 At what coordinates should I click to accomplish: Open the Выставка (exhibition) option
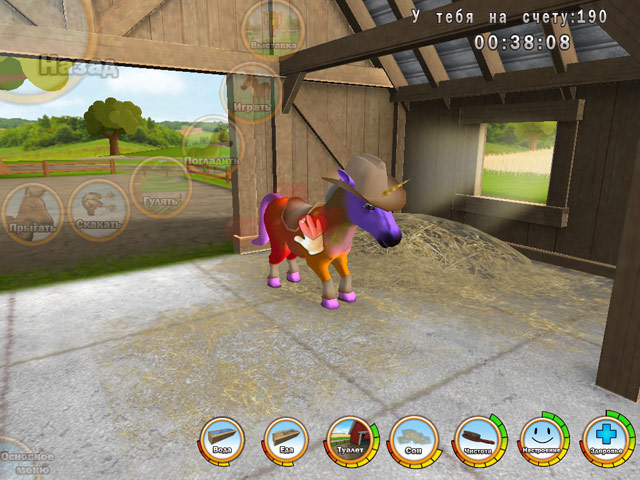(272, 27)
